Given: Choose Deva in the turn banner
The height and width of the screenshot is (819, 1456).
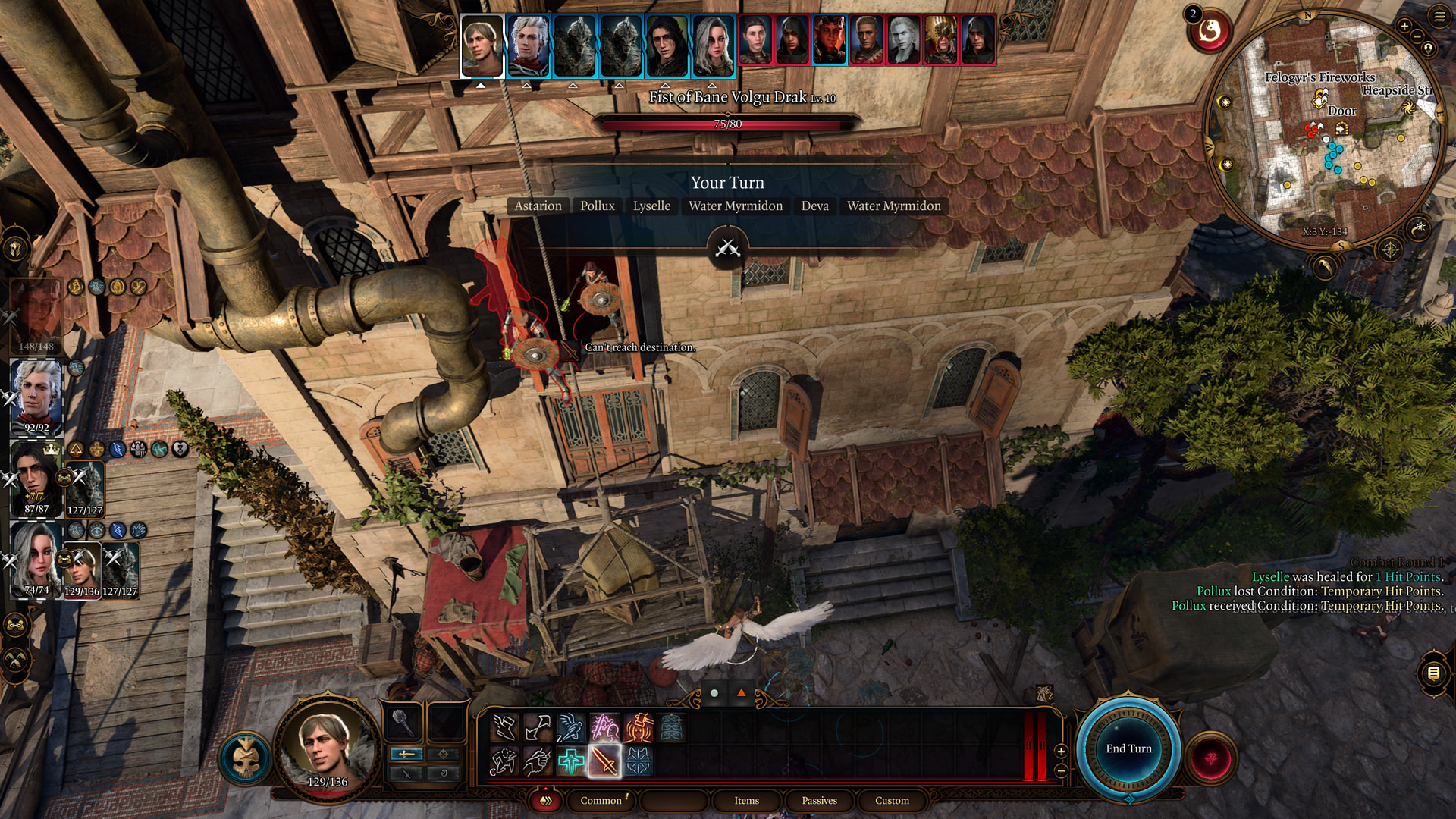Looking at the screenshot, I should (x=814, y=206).
